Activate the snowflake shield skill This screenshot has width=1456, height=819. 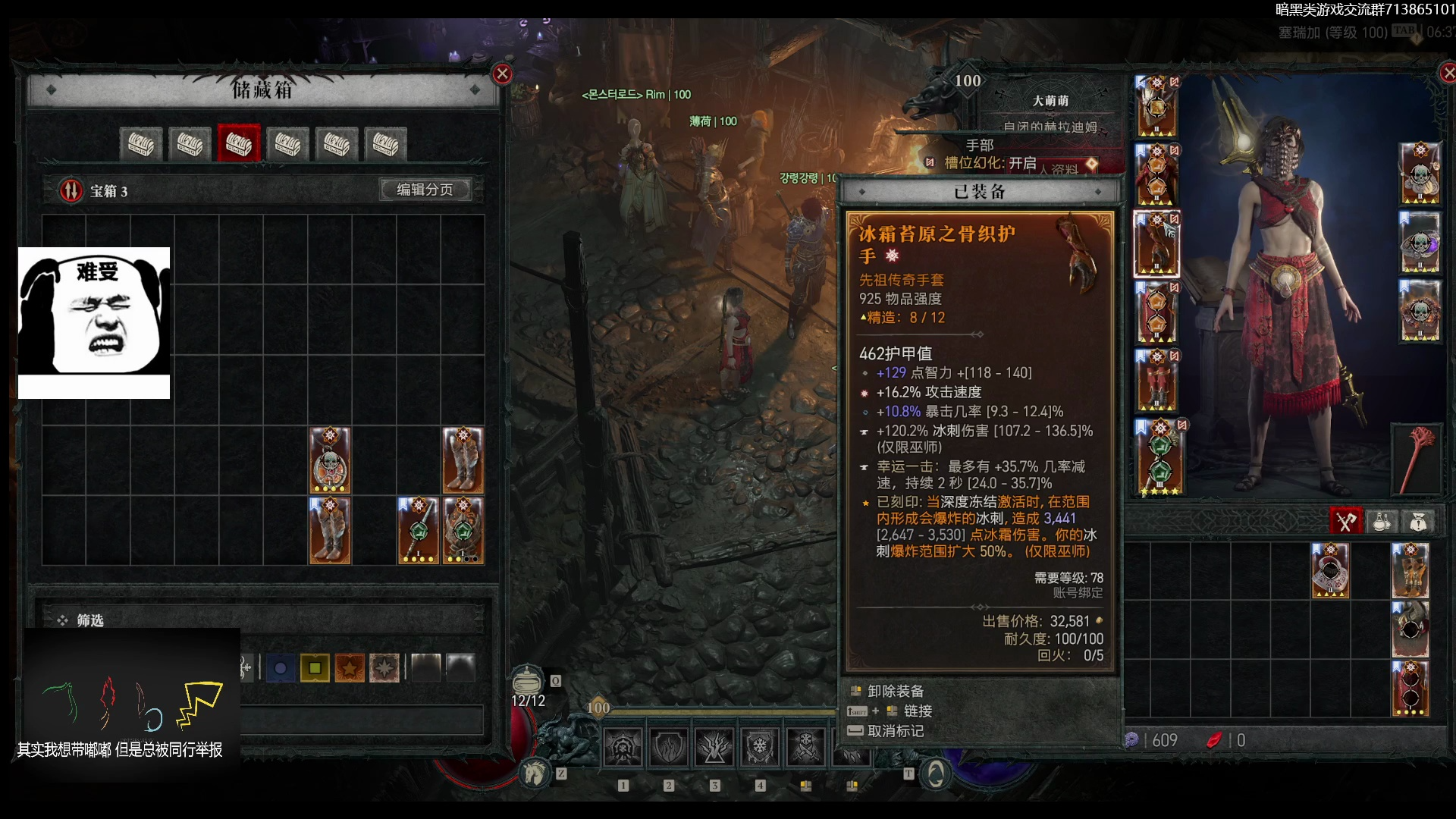(x=759, y=747)
